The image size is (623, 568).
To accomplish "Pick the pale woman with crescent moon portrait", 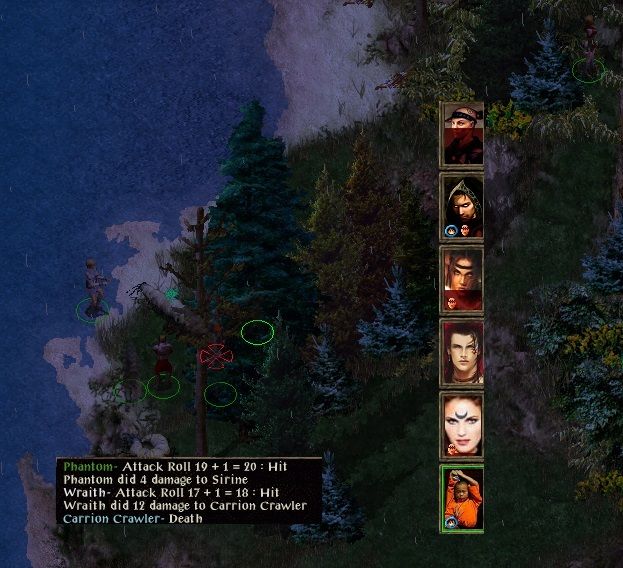I will click(x=463, y=425).
